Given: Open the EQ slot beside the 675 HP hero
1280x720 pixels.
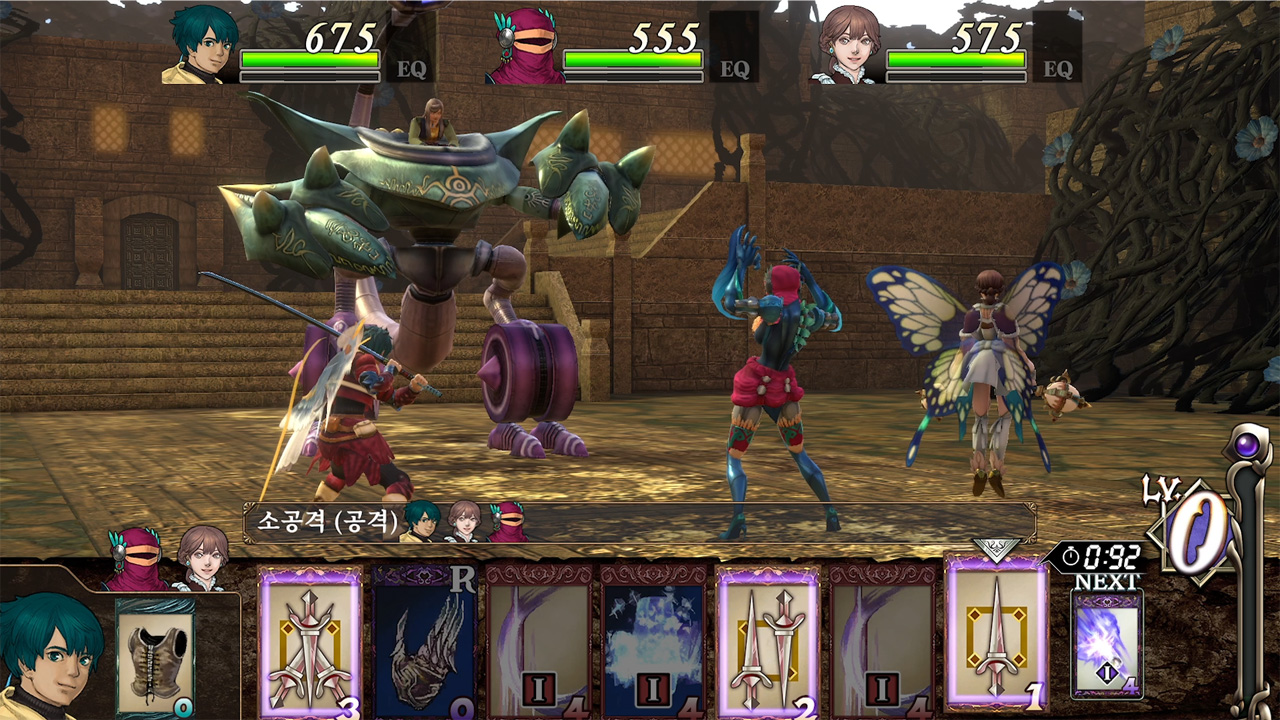Looking at the screenshot, I should [410, 52].
